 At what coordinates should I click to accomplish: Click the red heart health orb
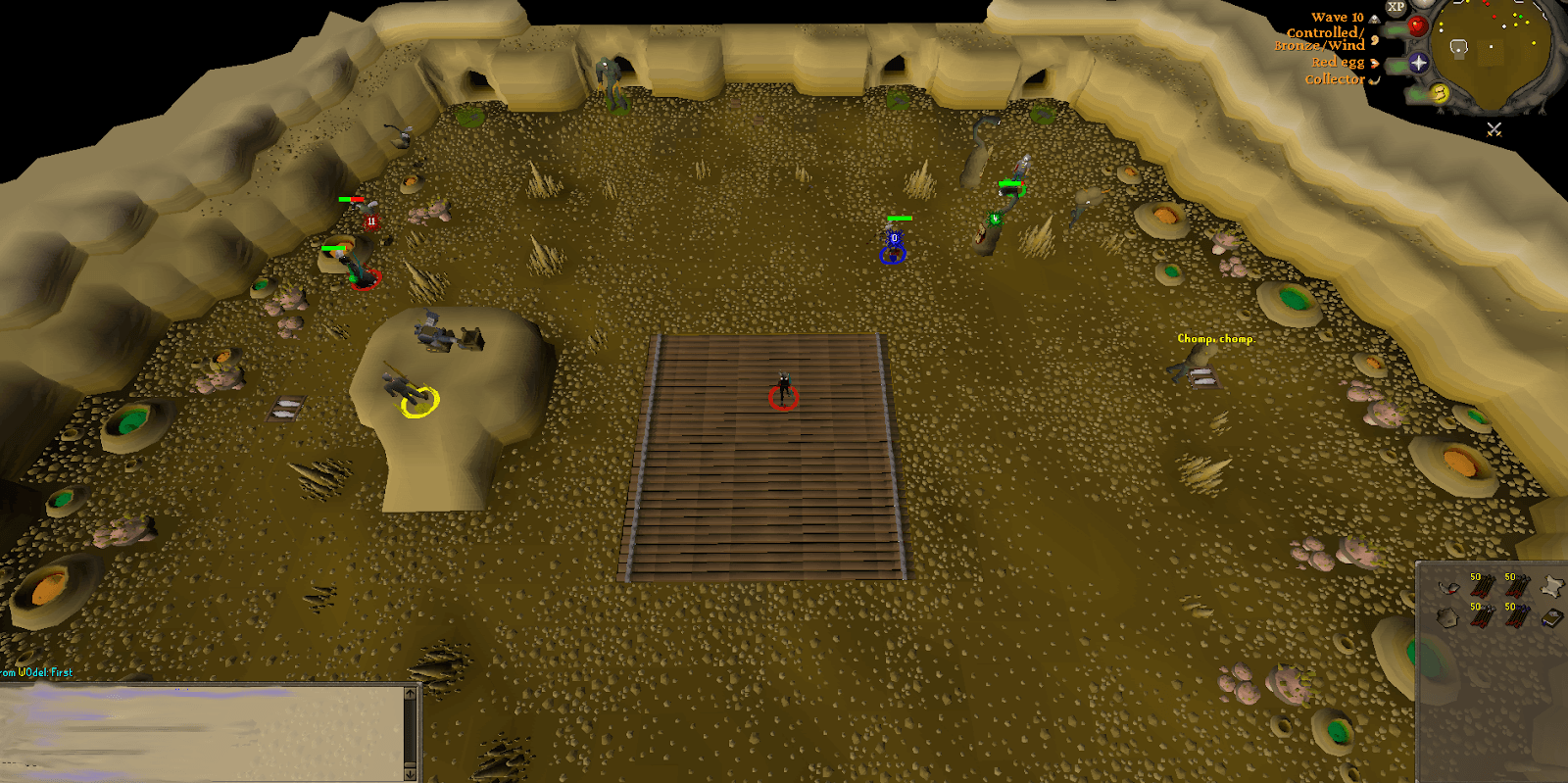pos(1417,24)
